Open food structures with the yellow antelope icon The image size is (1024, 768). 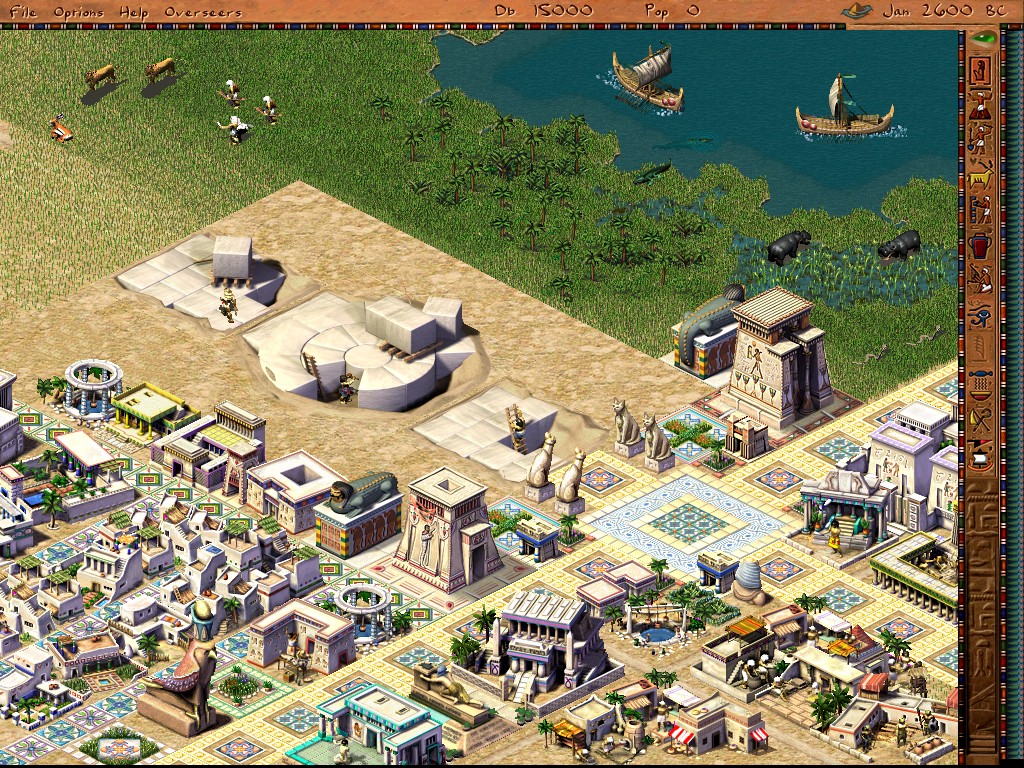[980, 175]
